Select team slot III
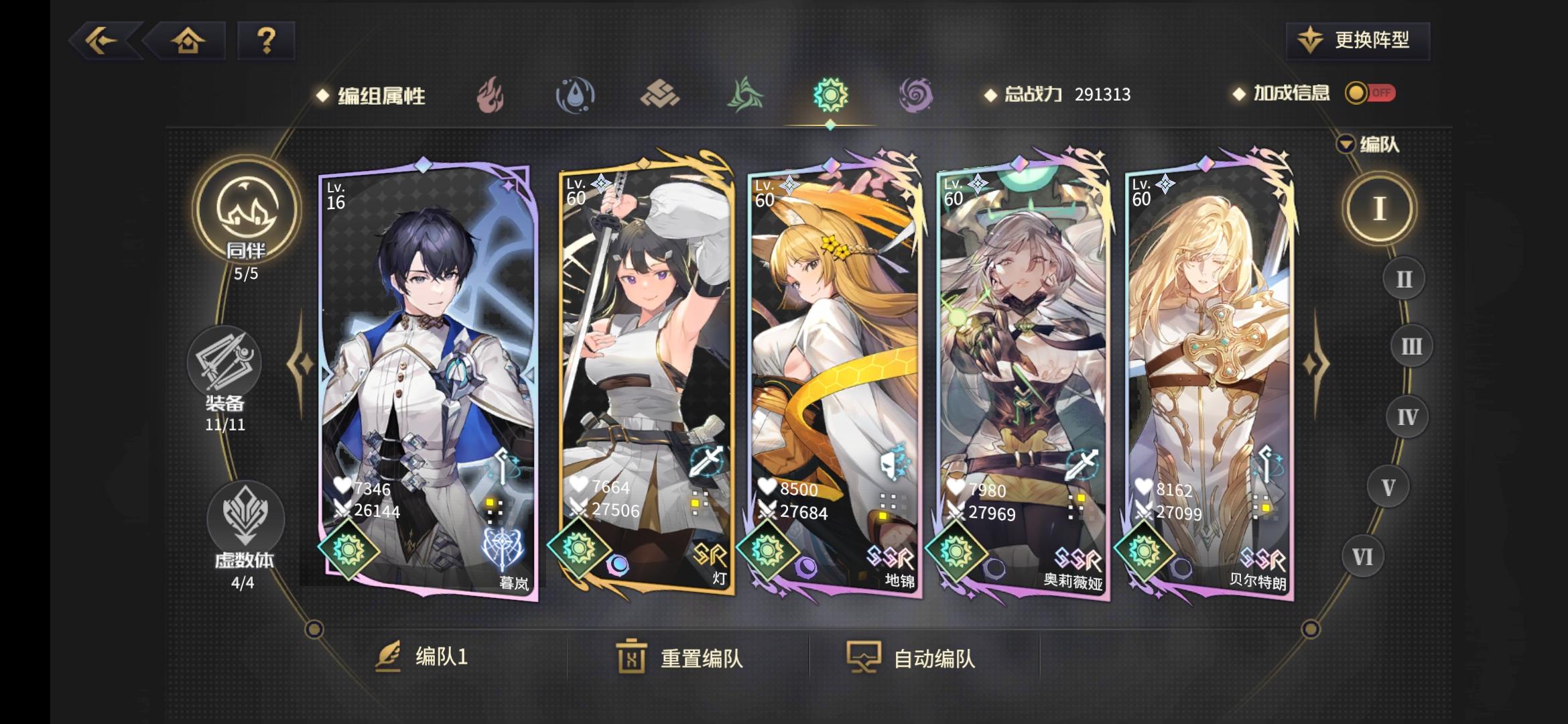1568x724 pixels. click(x=1413, y=347)
